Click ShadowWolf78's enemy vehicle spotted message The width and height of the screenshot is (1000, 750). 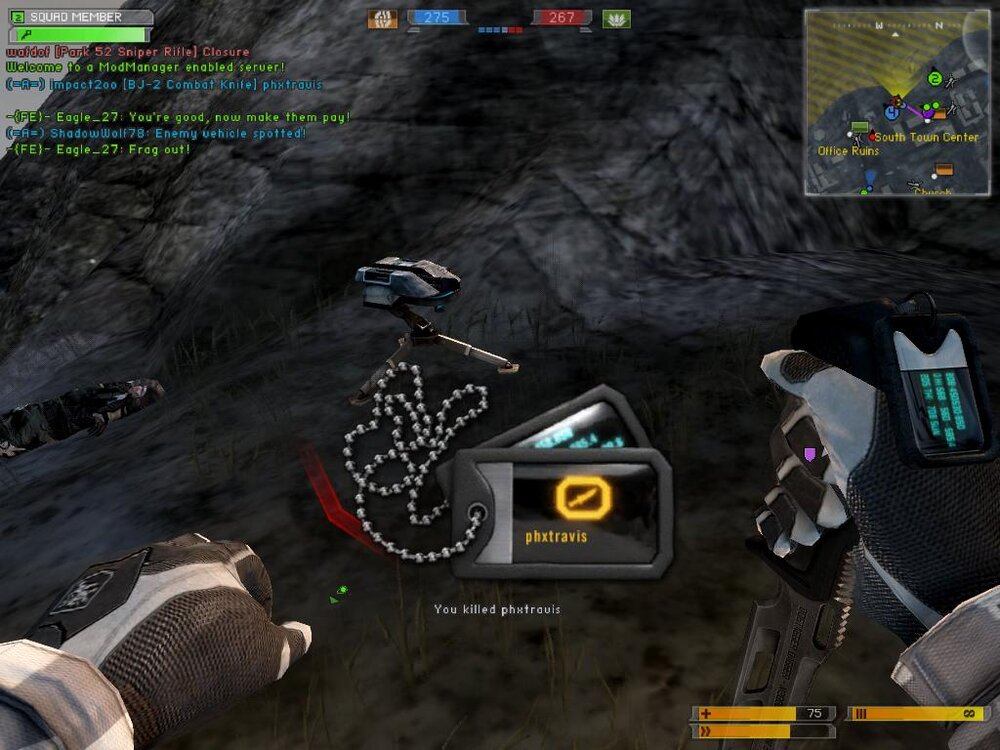coord(156,133)
